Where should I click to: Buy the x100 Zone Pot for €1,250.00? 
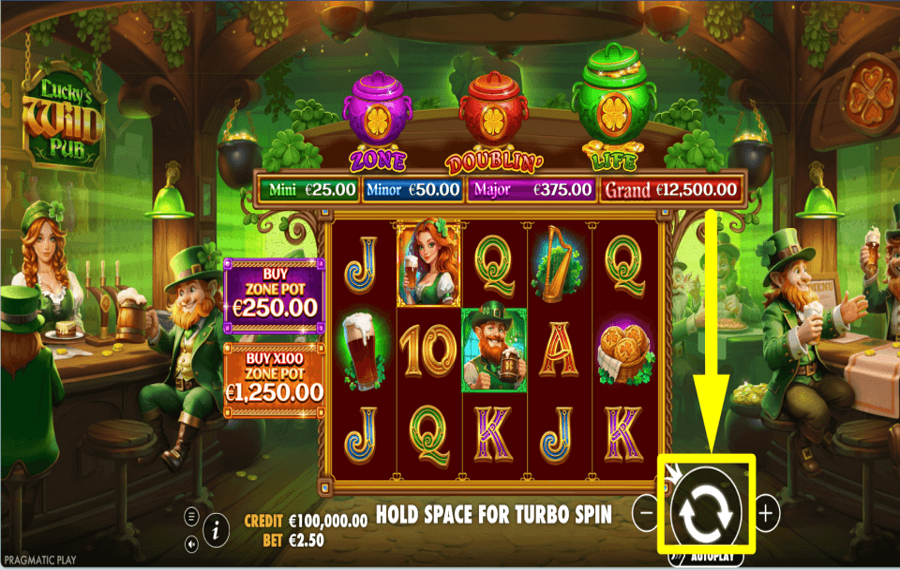point(273,380)
